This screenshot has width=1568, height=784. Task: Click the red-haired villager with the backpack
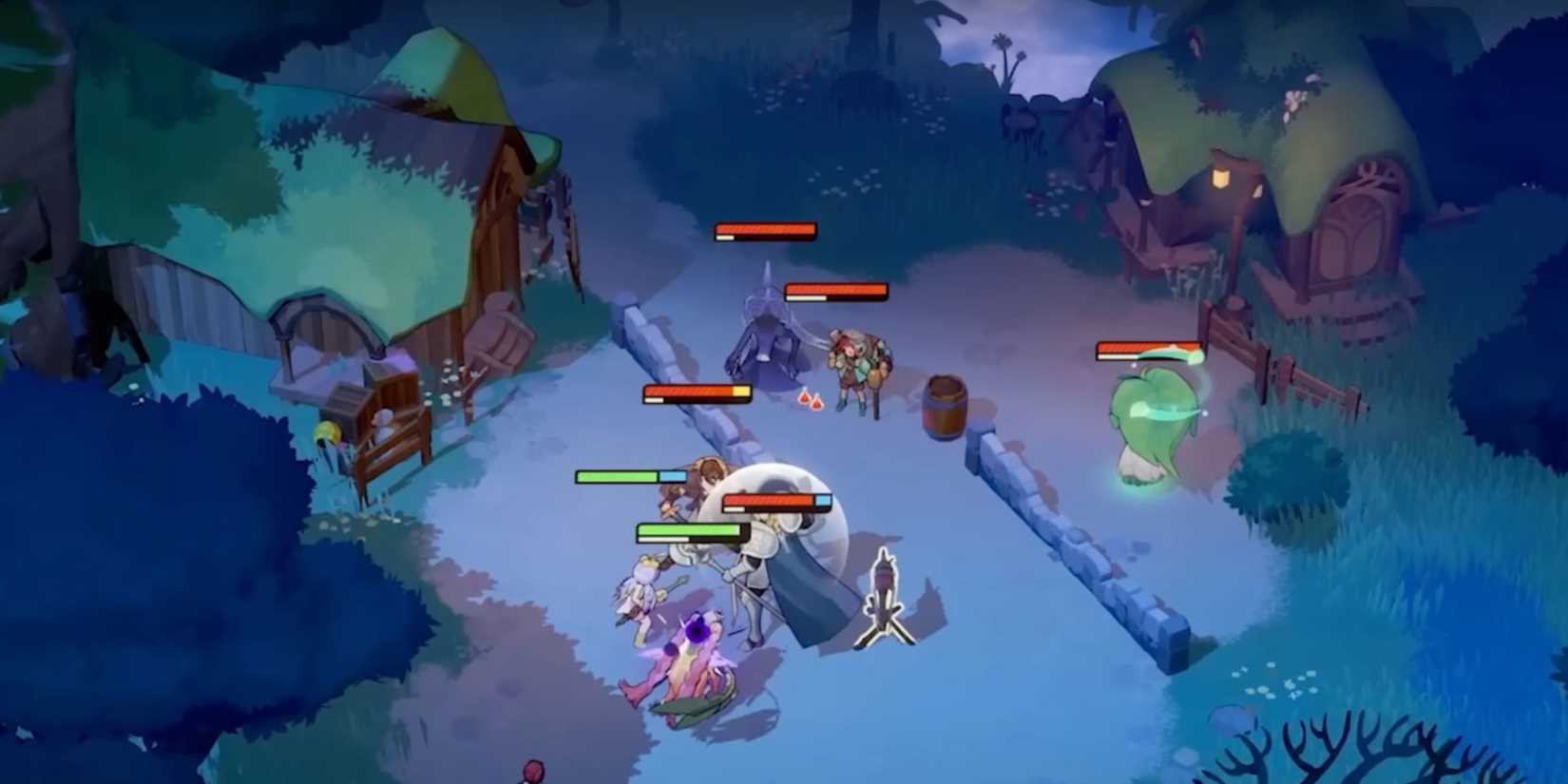coord(855,371)
